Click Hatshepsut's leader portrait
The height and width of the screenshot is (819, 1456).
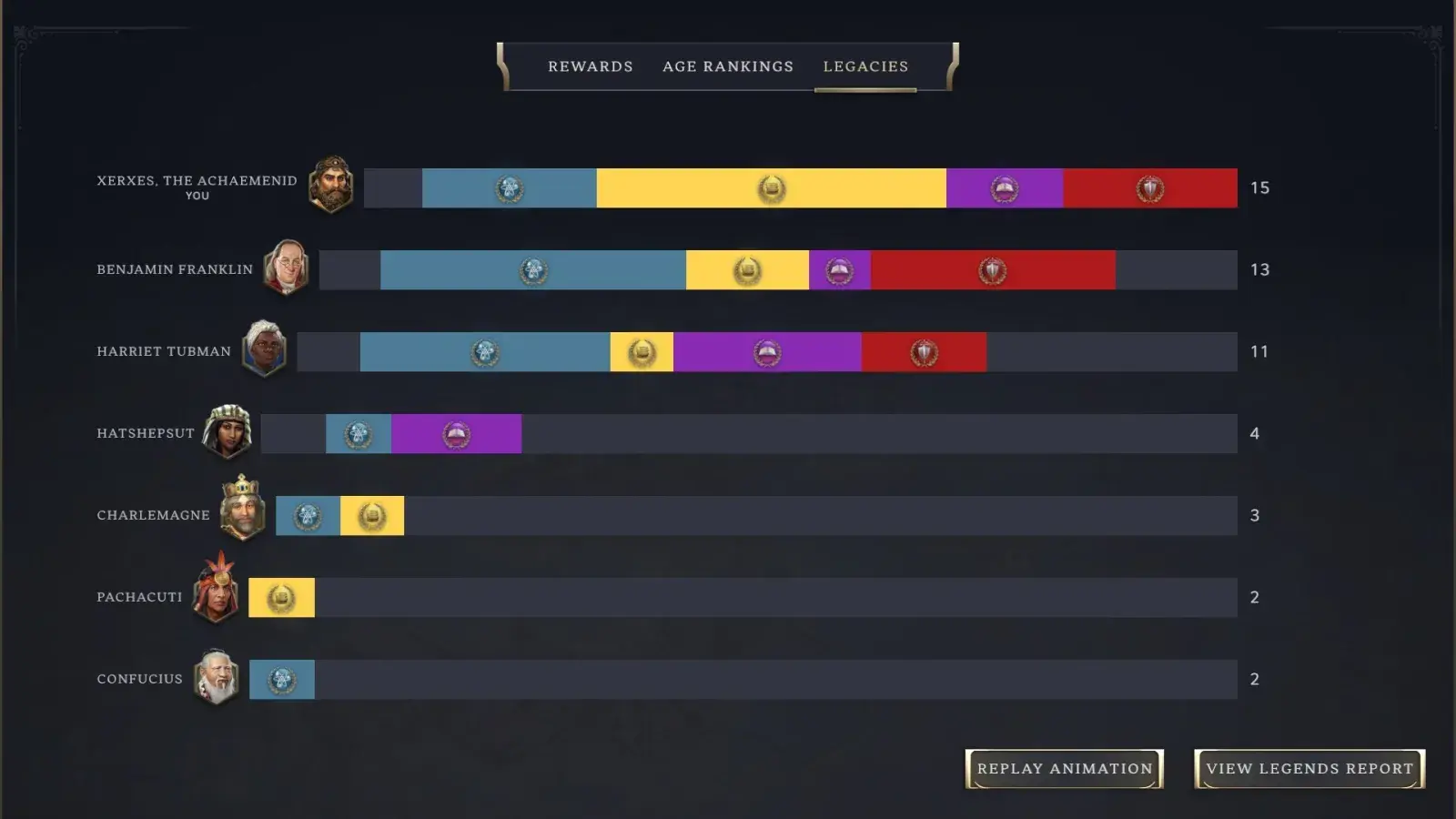(226, 432)
